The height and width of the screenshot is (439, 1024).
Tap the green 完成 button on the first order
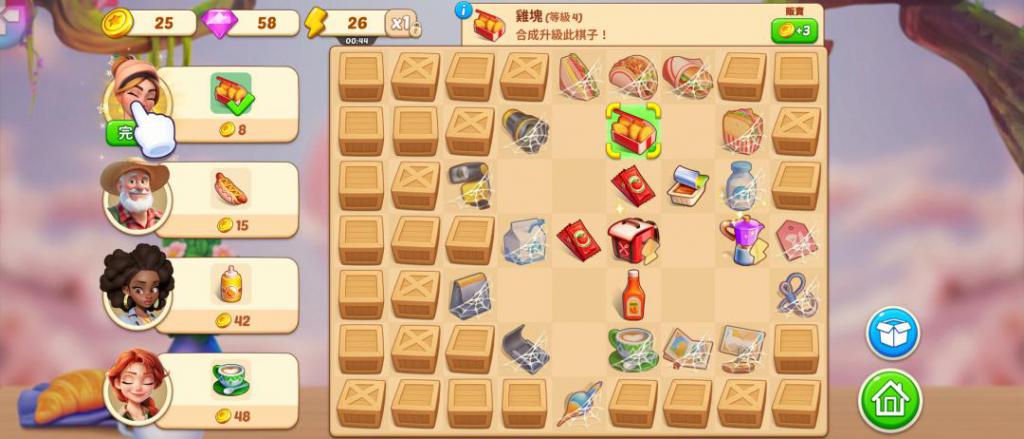[122, 133]
